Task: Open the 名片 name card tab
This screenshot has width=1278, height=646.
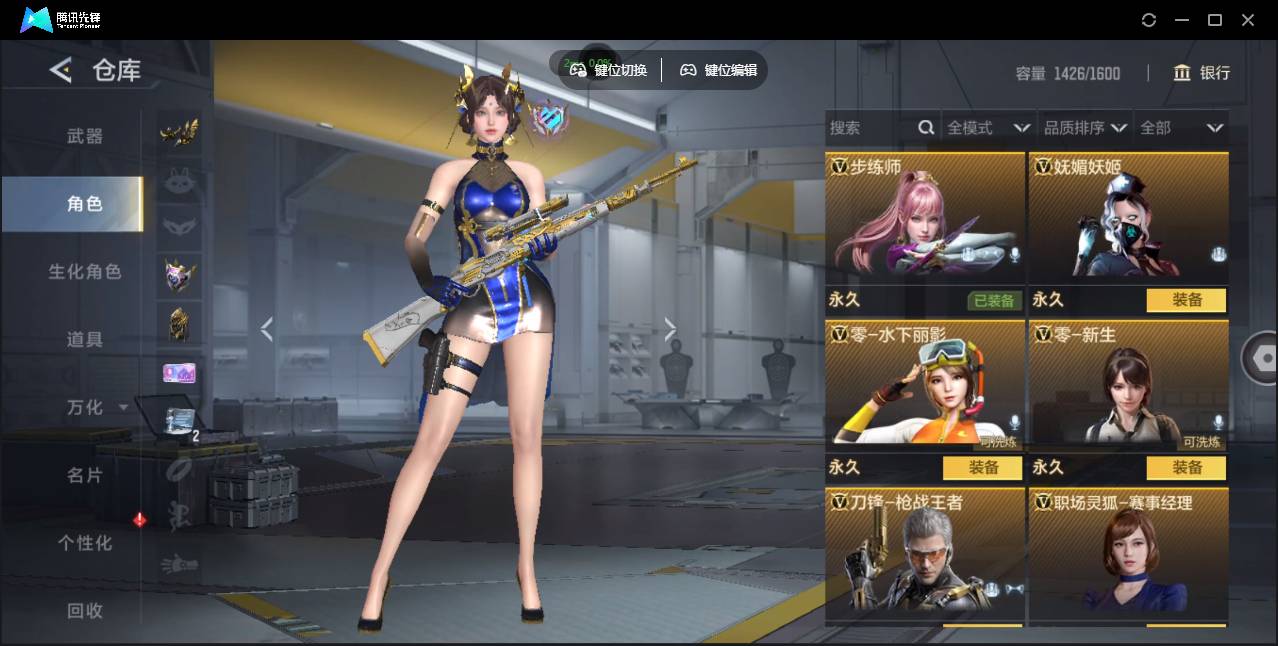Action: [85, 475]
